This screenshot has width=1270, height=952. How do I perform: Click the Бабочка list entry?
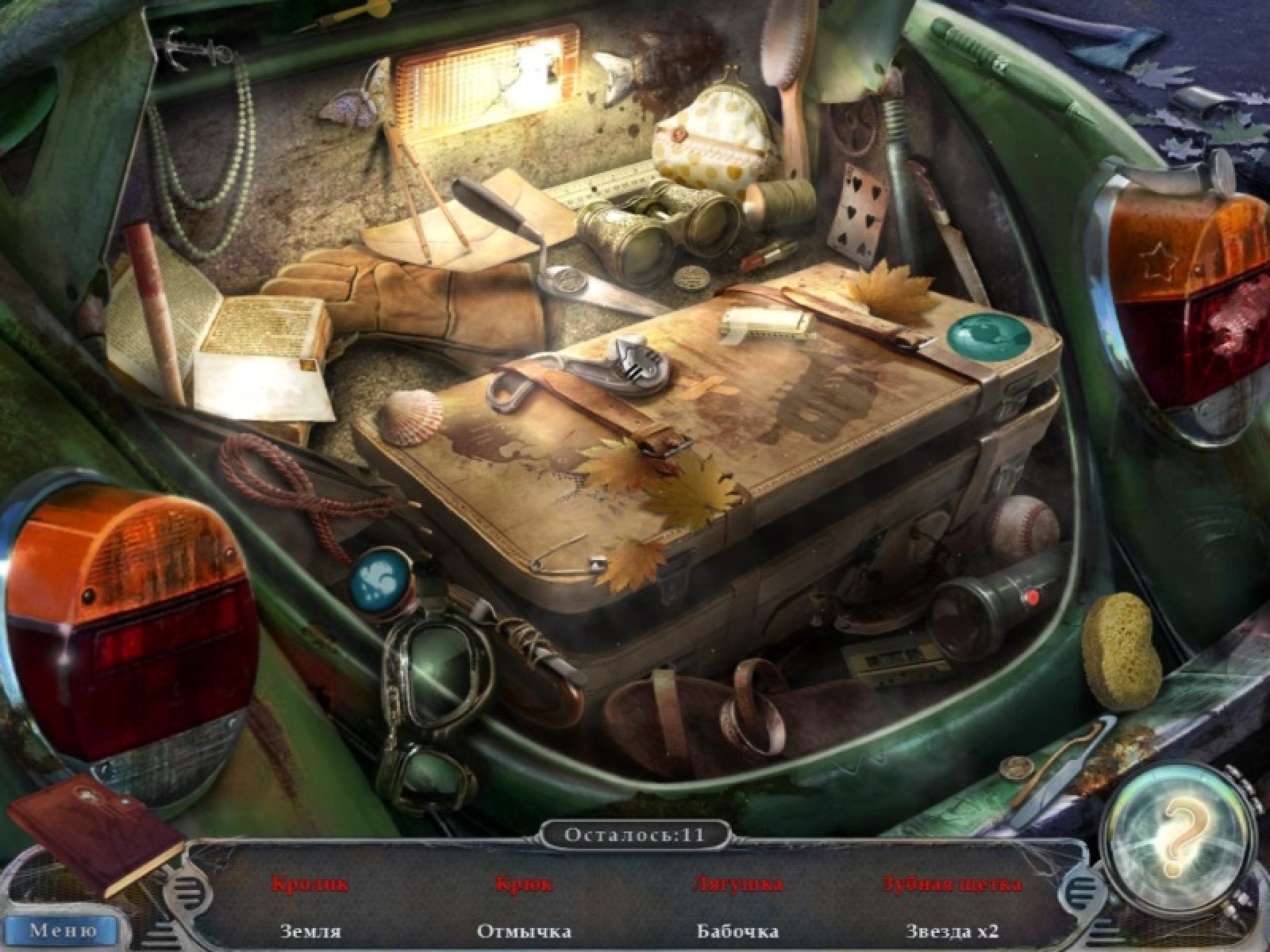pos(737,931)
